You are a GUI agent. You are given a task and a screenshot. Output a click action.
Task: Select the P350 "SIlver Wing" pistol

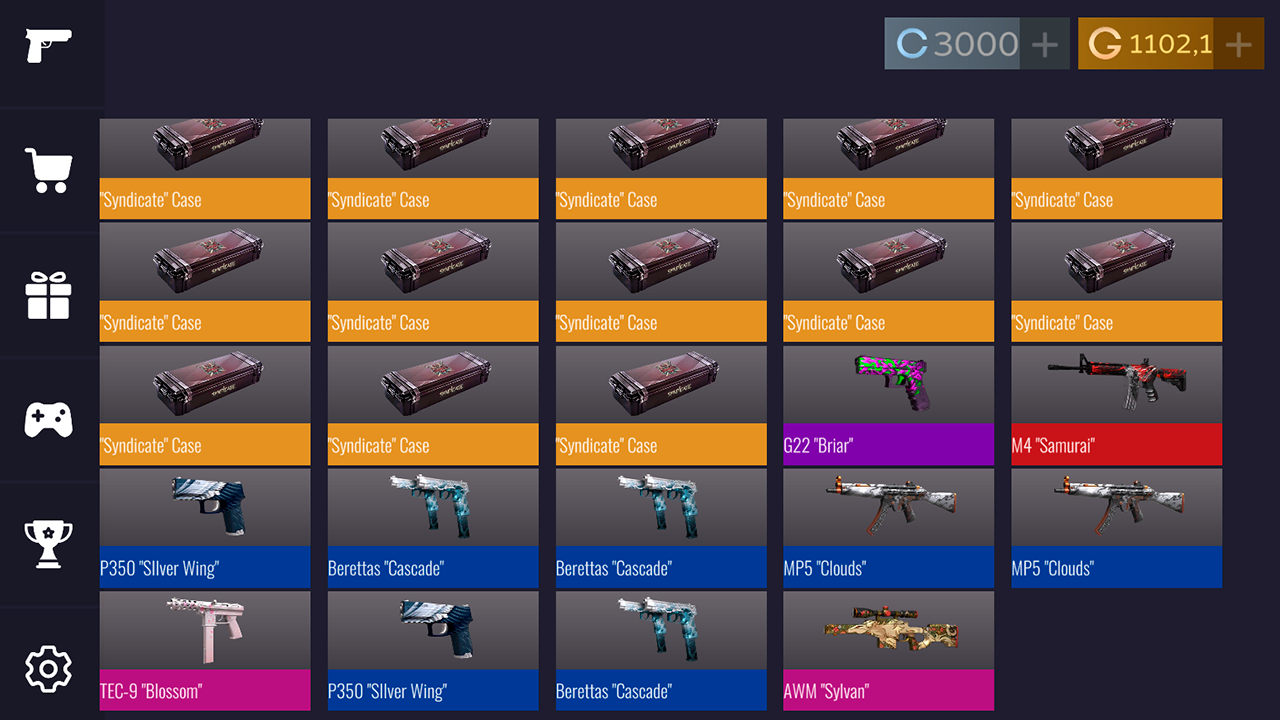pyautogui.click(x=204, y=530)
